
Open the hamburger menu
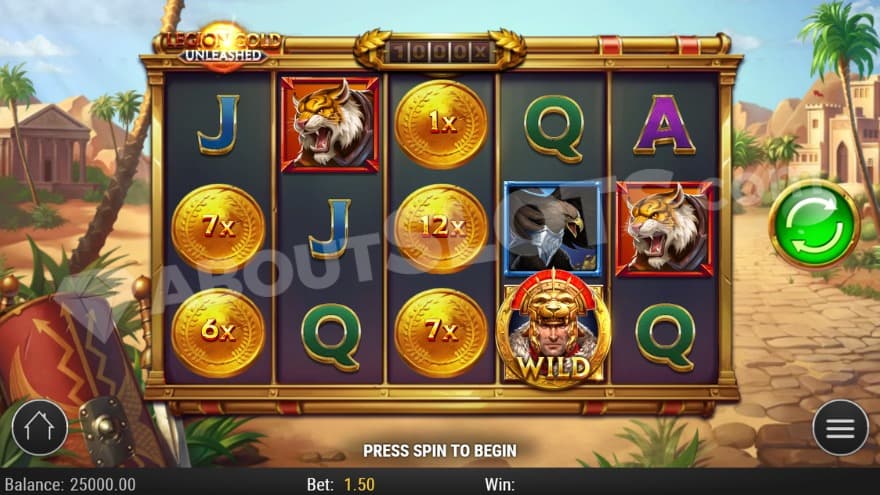(x=840, y=428)
